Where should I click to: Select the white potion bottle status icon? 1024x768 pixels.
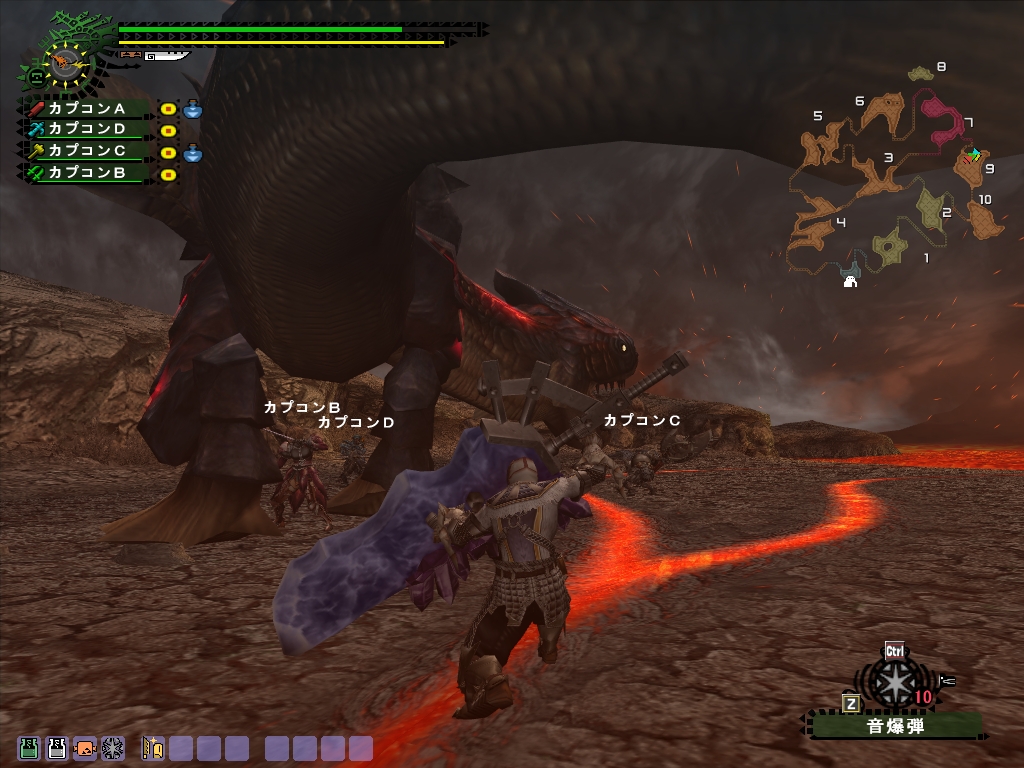click(x=57, y=747)
